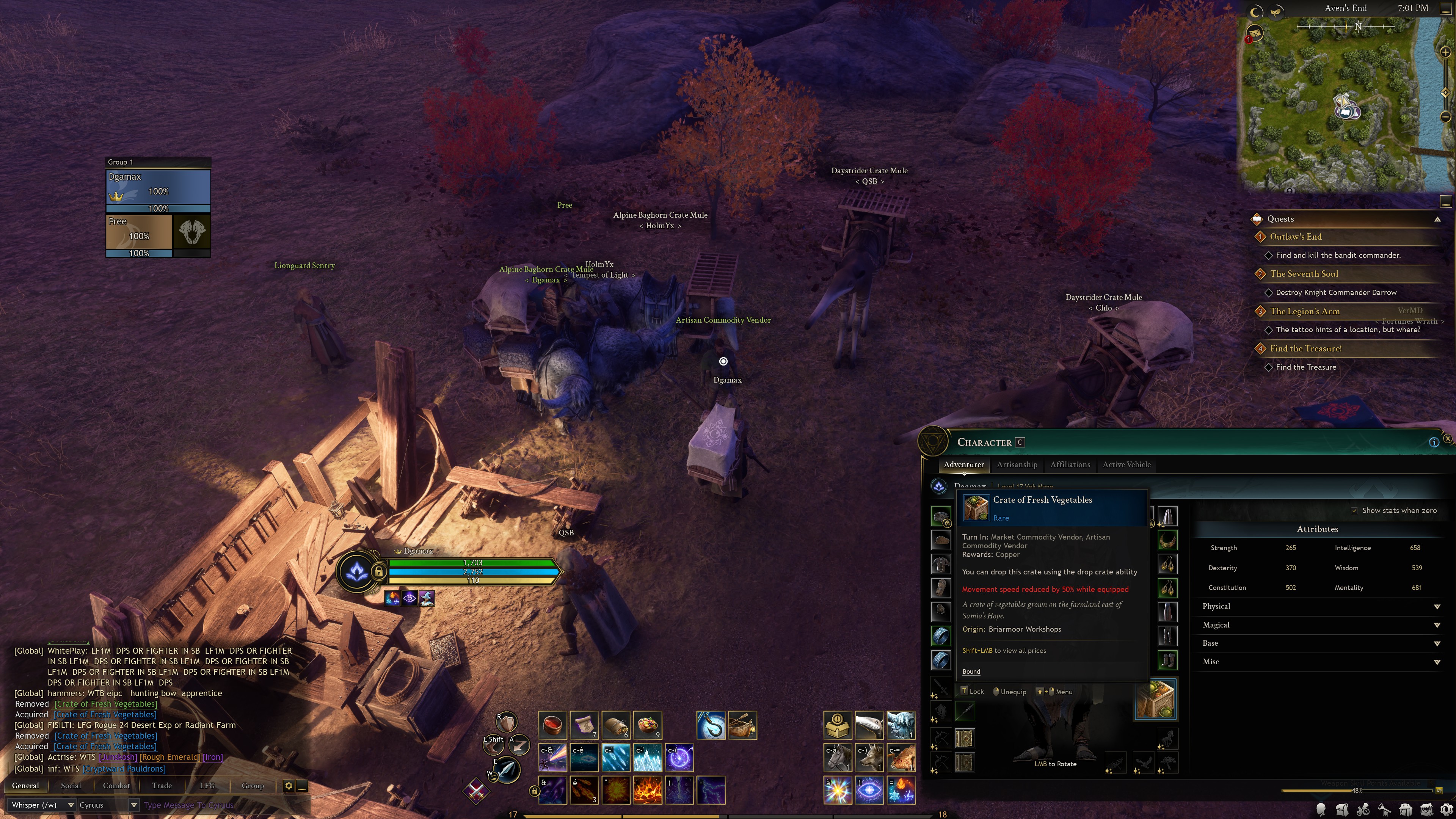Zoom in the minimap
Viewport: 1456px width, 819px height.
[x=1445, y=53]
